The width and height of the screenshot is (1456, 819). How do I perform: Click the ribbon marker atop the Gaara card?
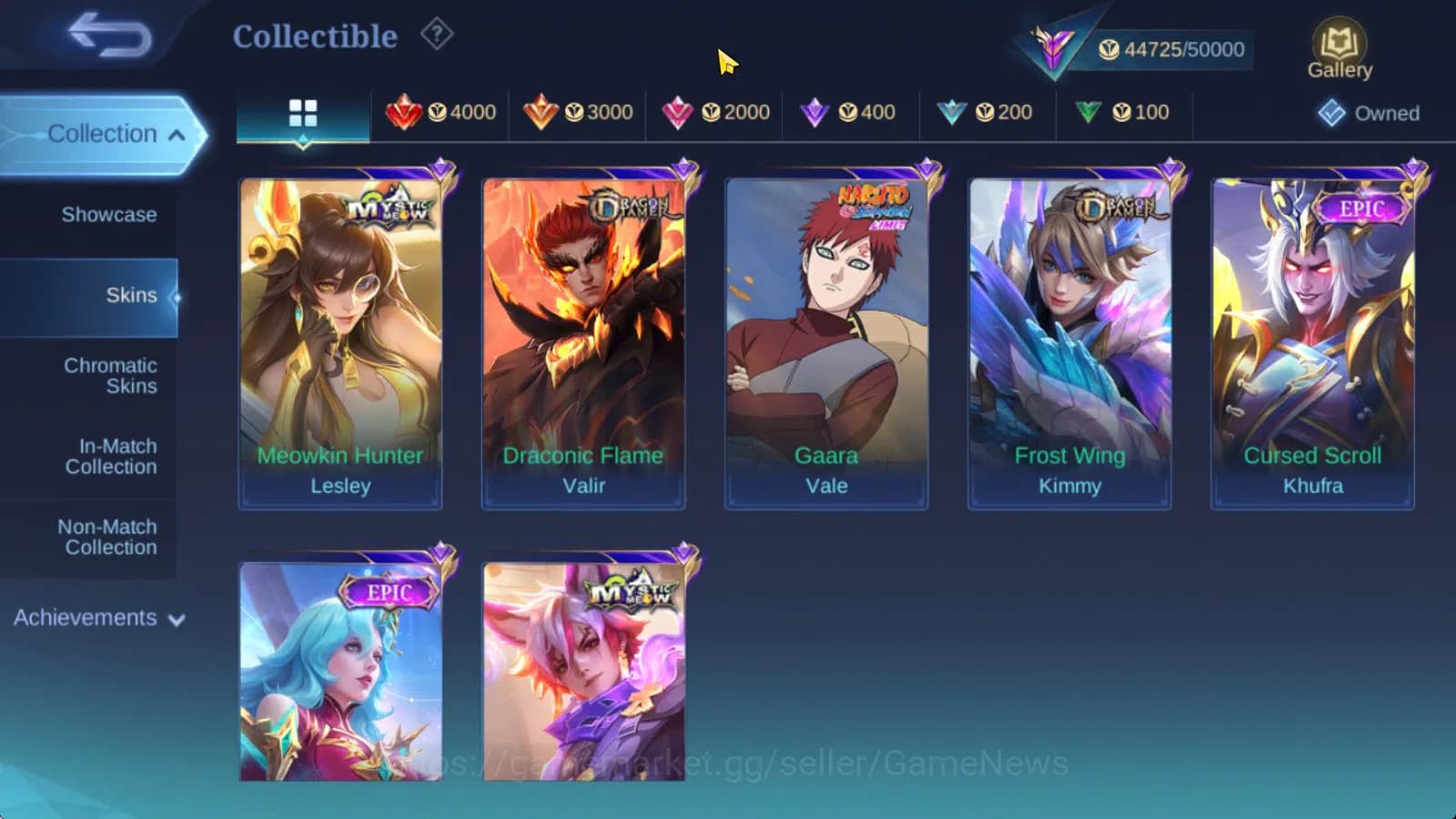click(x=929, y=166)
